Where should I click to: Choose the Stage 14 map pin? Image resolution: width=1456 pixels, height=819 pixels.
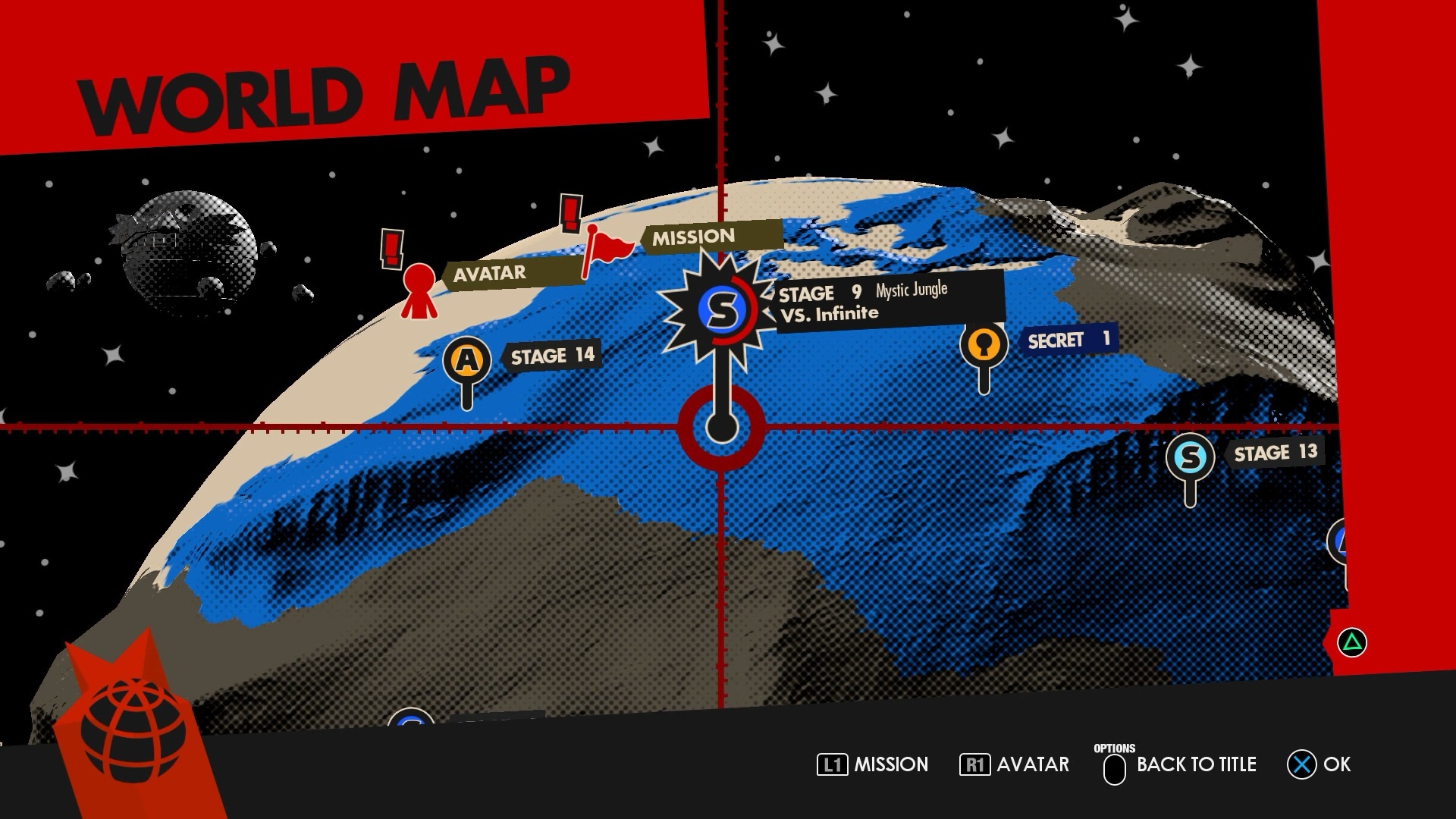point(467,360)
